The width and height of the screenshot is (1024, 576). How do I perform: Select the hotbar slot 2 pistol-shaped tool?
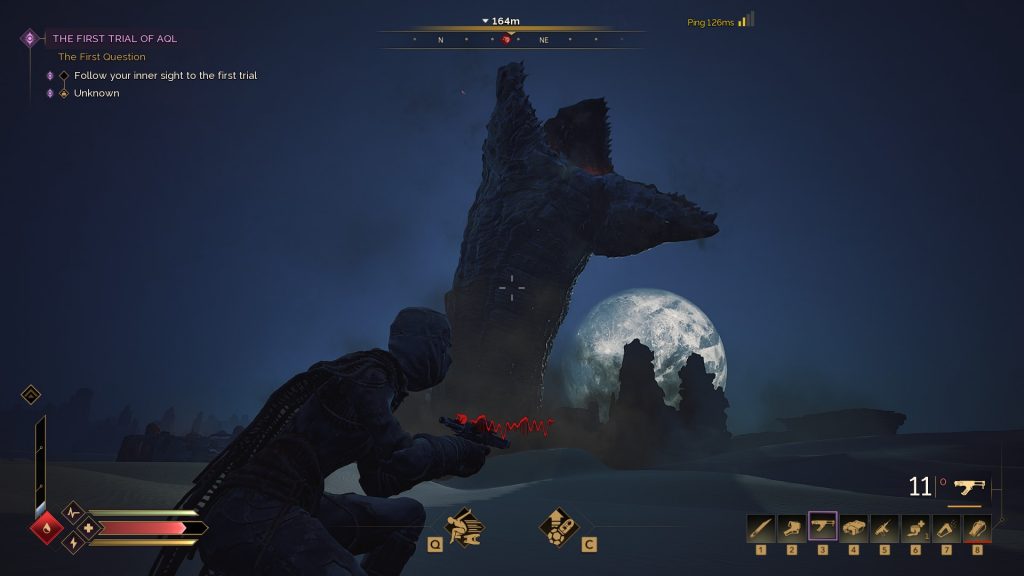[x=792, y=527]
